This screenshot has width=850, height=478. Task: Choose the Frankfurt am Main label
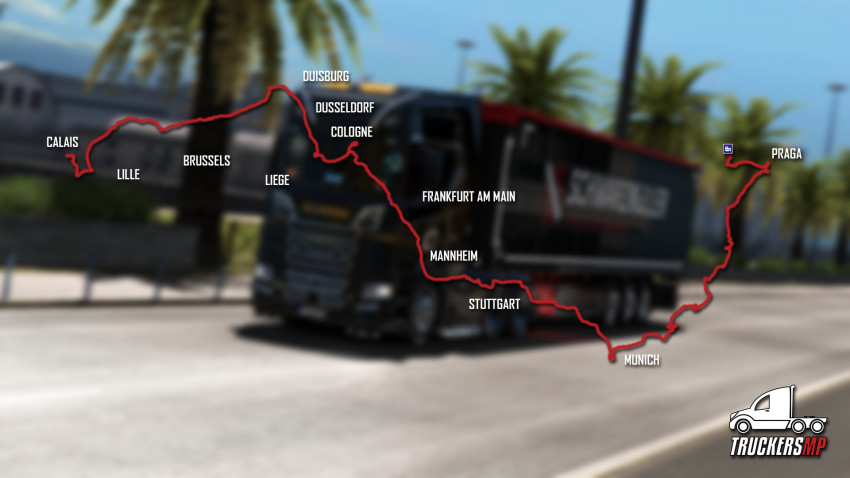coord(468,196)
